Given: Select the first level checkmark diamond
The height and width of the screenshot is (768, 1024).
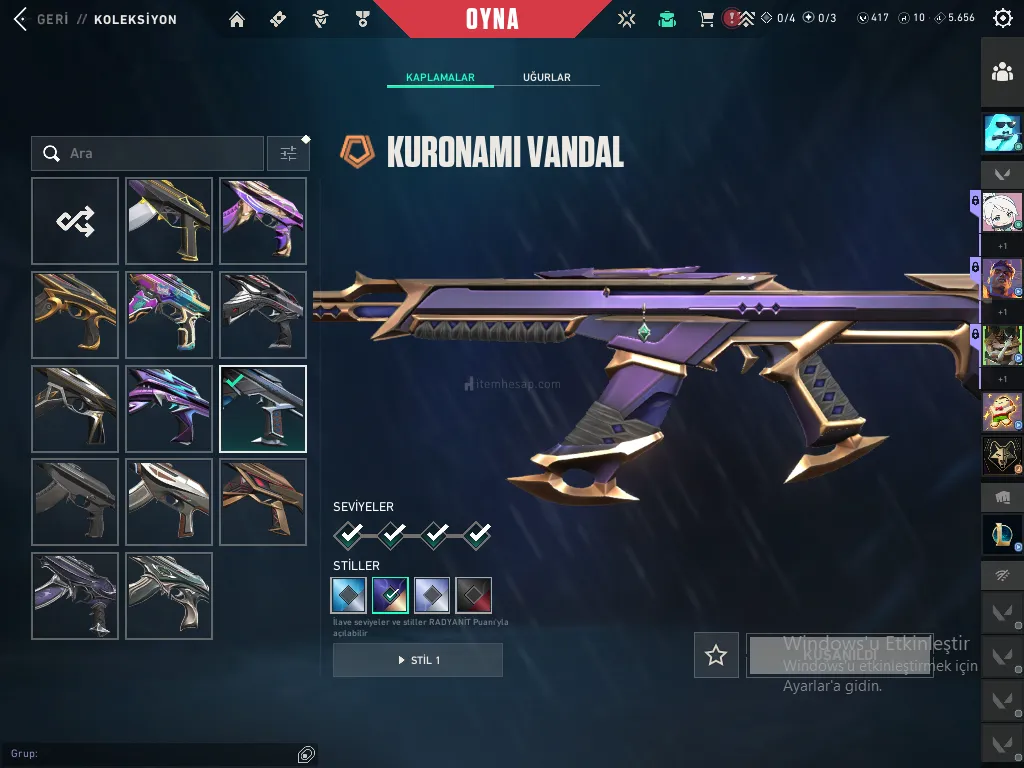Looking at the screenshot, I should 348,535.
